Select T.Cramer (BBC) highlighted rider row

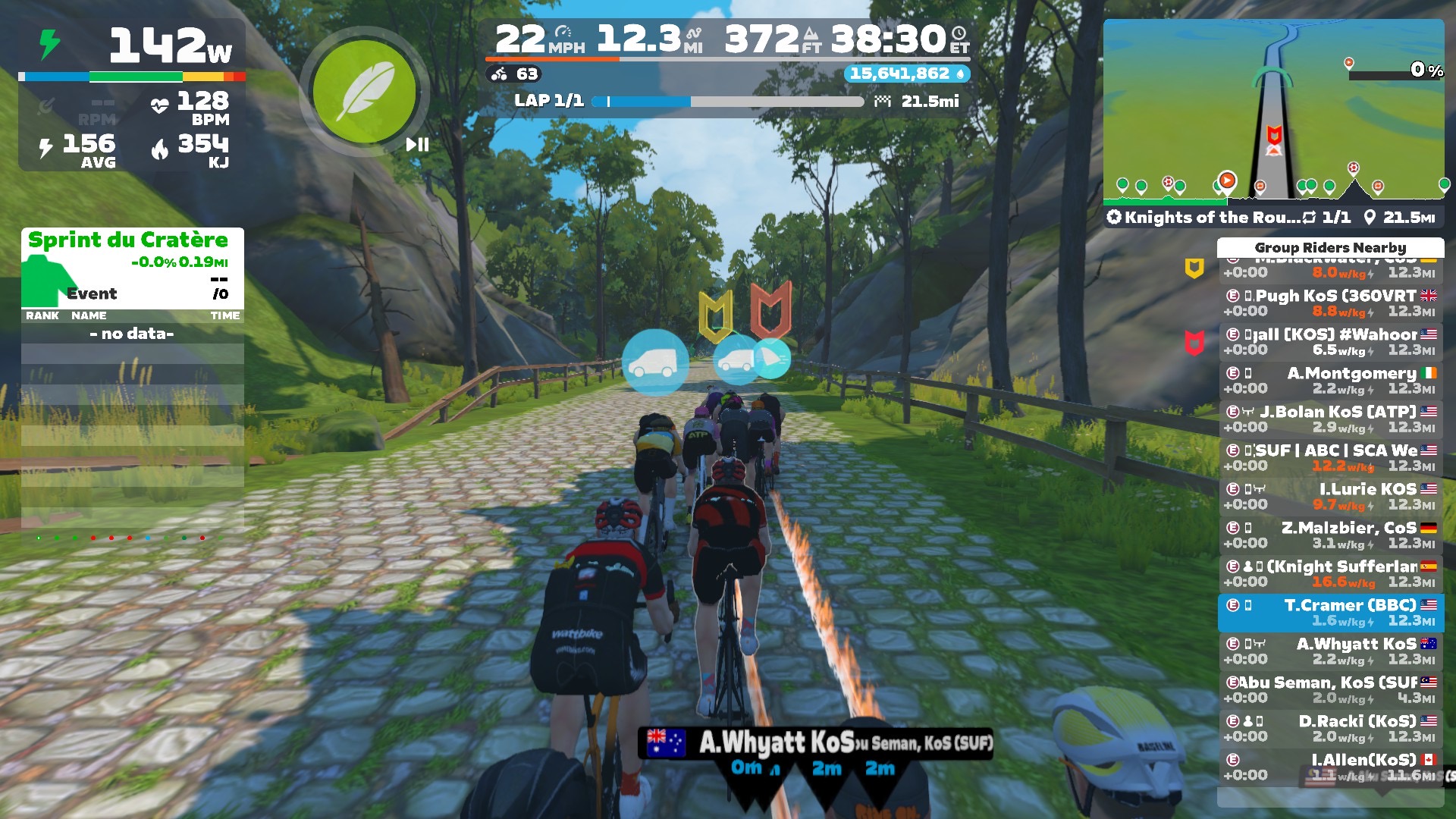coord(1330,612)
